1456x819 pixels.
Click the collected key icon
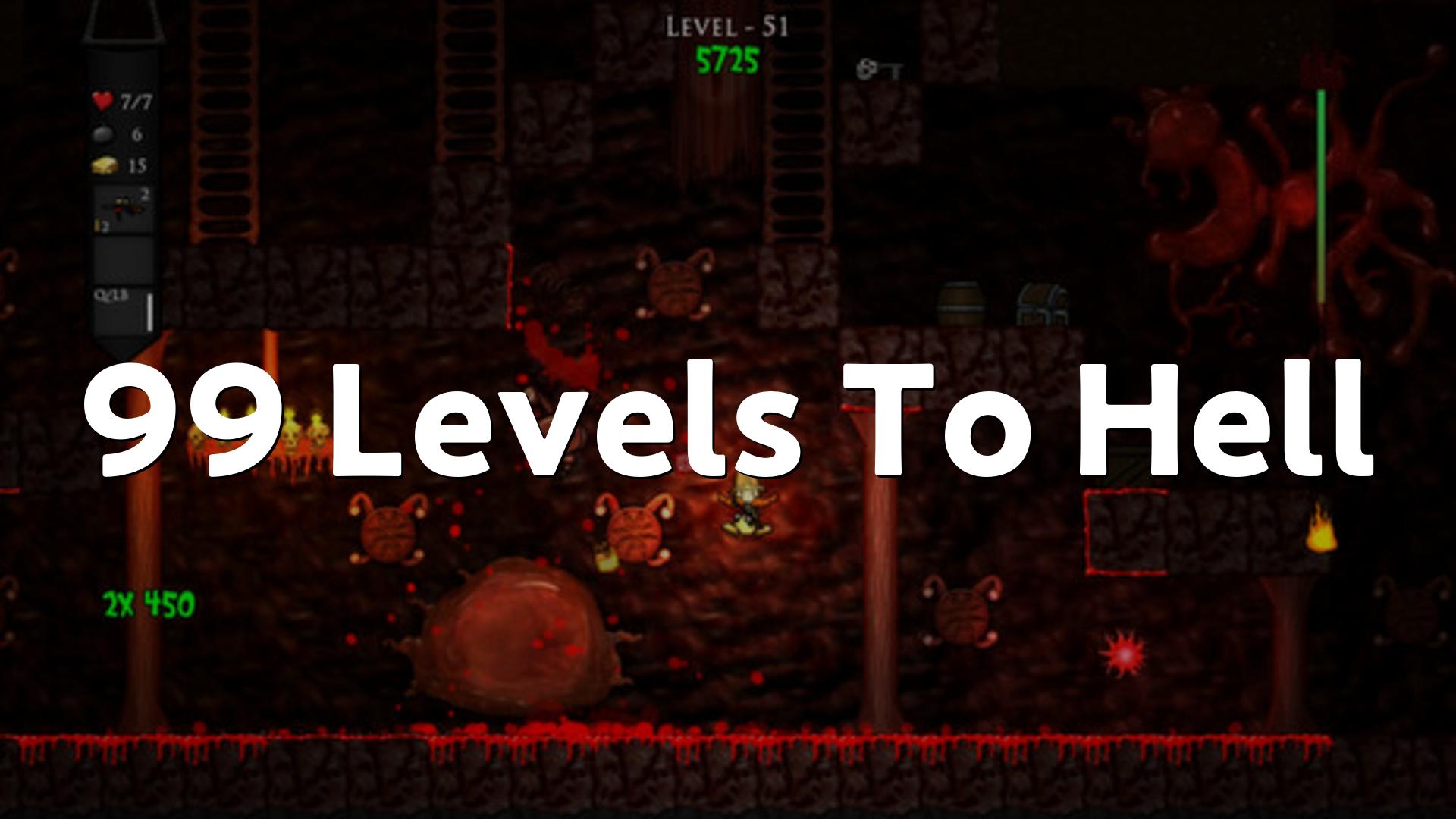click(878, 71)
